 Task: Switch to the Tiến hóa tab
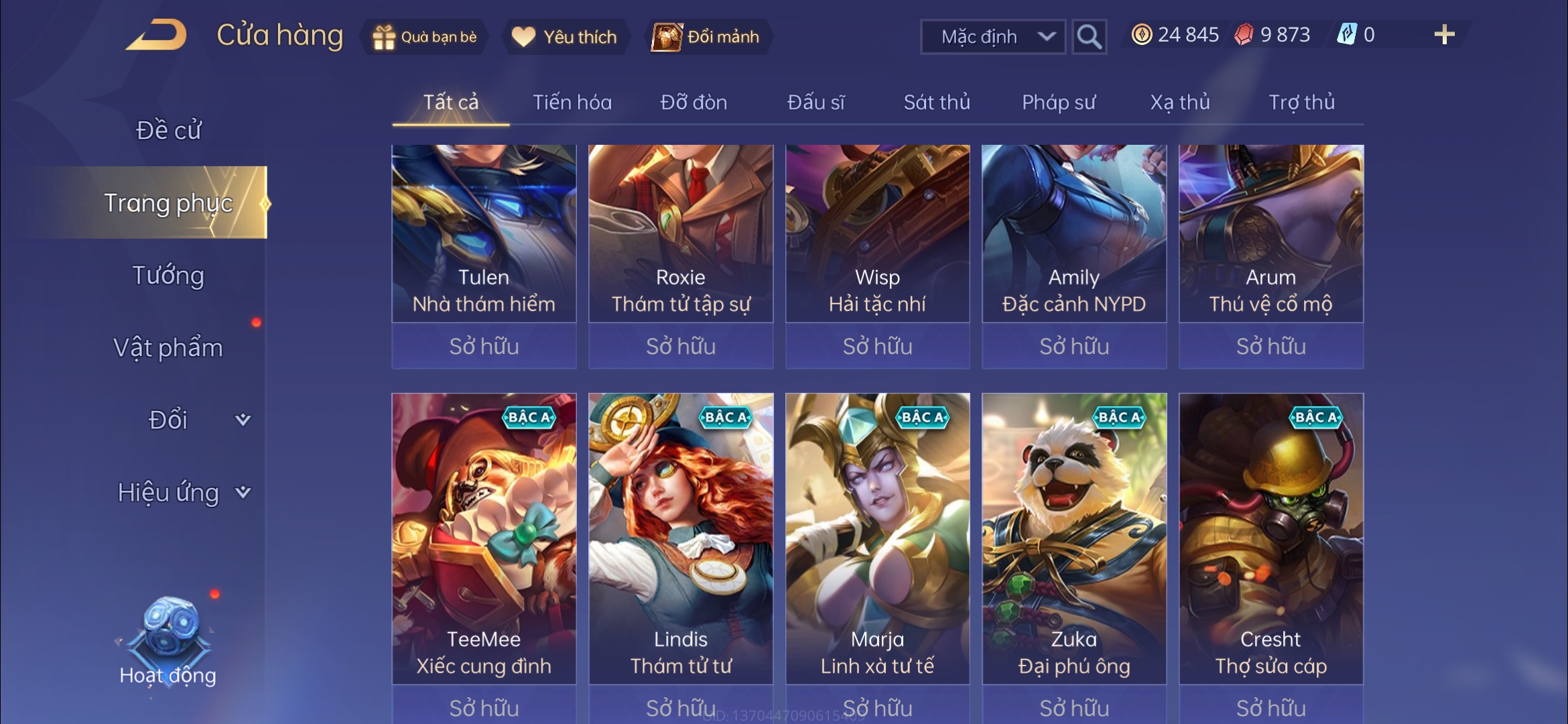tap(572, 103)
